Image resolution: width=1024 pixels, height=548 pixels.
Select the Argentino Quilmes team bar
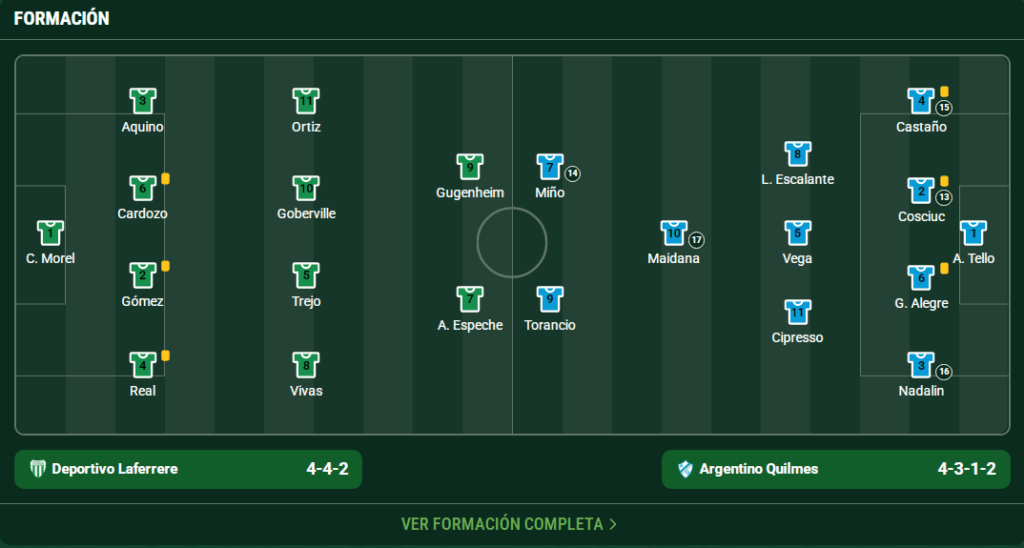pos(836,469)
